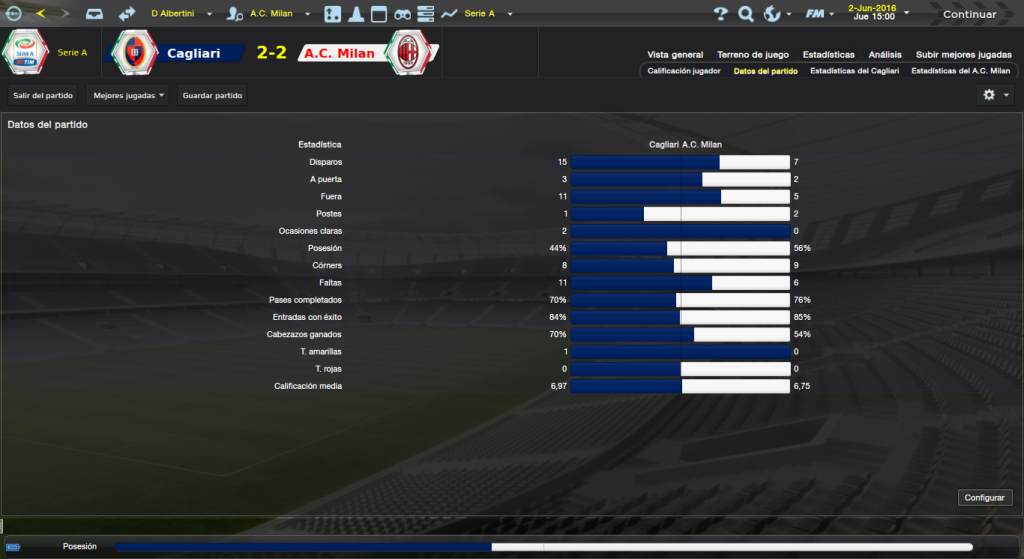The width and height of the screenshot is (1024, 559).
Task: Navigate back with the yellow arrow
Action: [x=41, y=14]
